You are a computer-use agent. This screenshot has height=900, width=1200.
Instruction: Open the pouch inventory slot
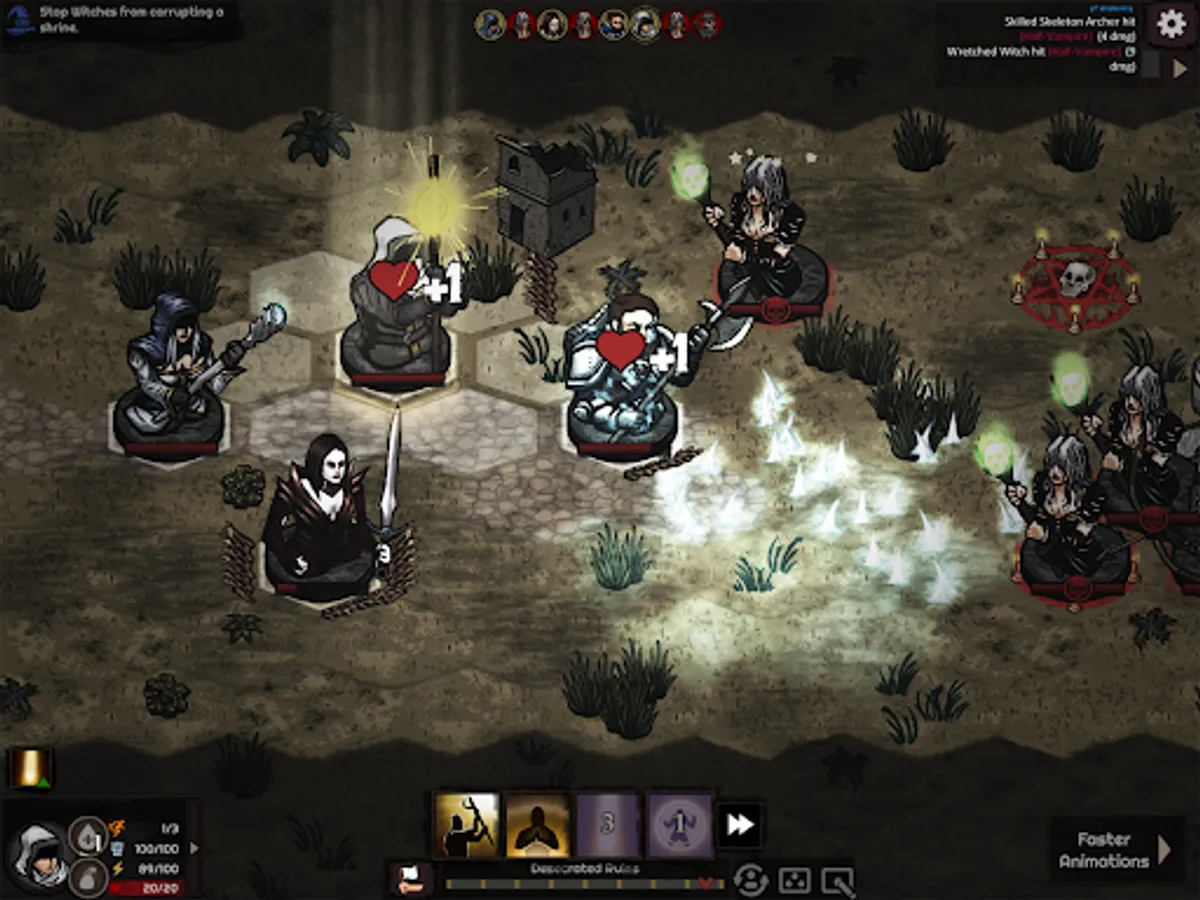[86, 877]
